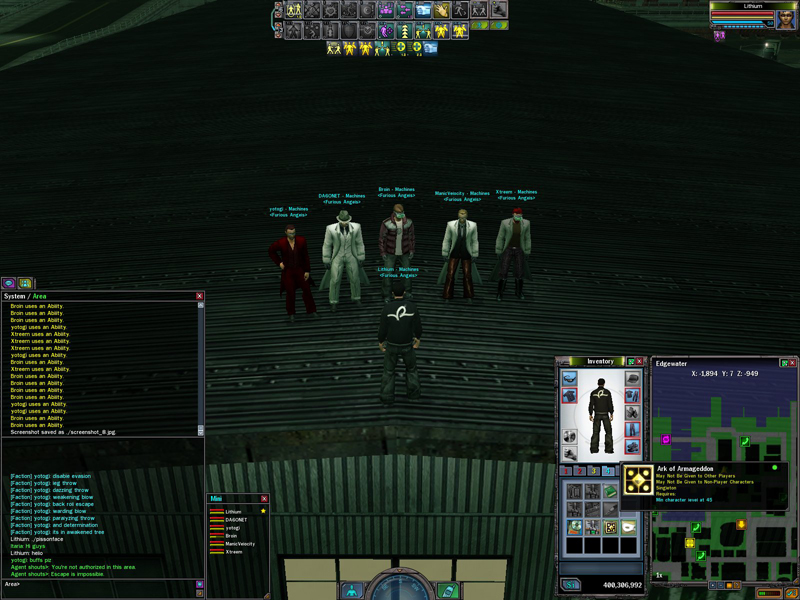The image size is (800, 600).
Task: Close the System / Area chat window
Action: [199, 296]
